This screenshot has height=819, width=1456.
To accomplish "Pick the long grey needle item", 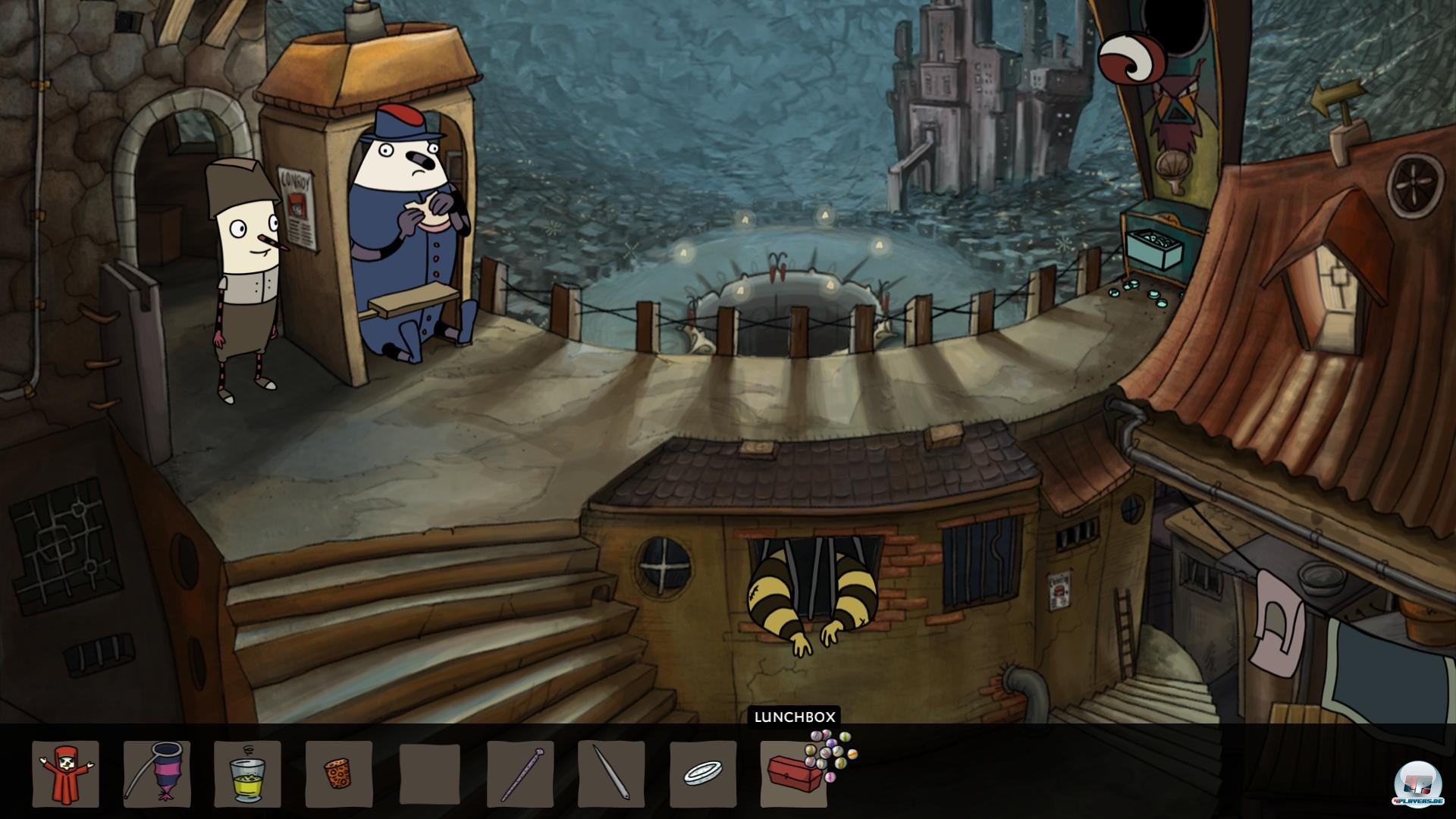I will [611, 773].
